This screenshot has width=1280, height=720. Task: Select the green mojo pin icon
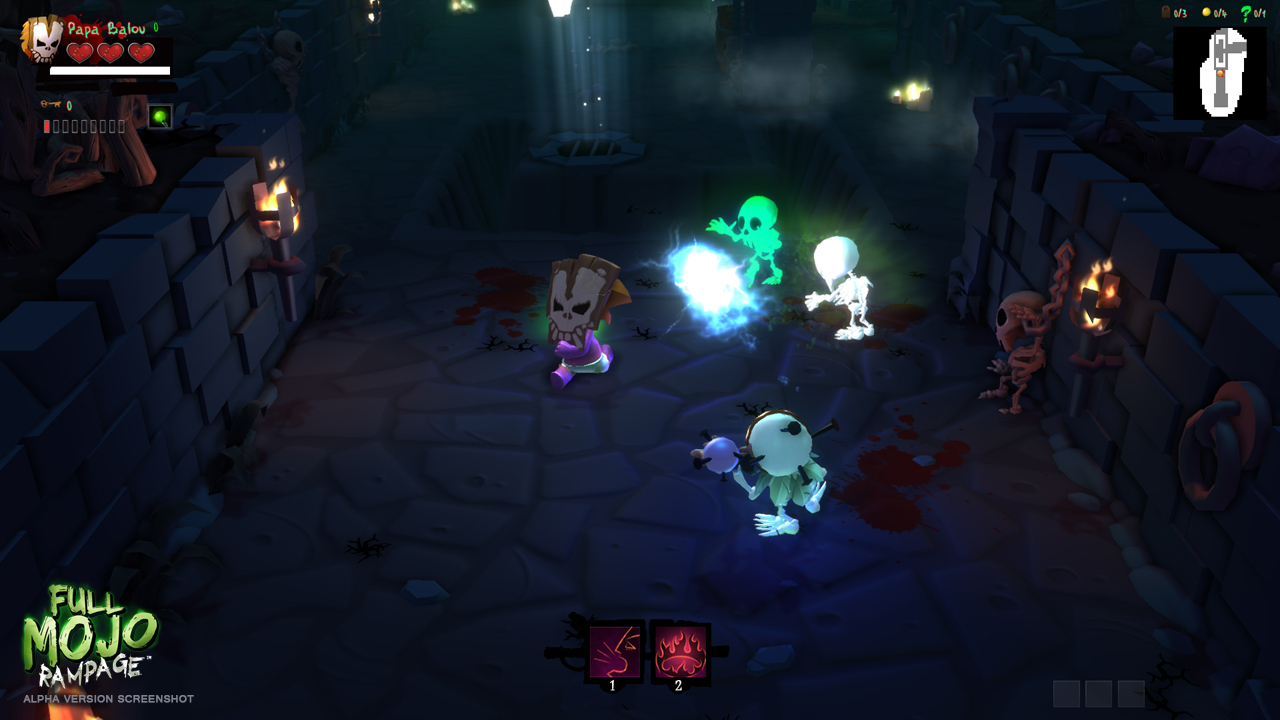tap(160, 118)
